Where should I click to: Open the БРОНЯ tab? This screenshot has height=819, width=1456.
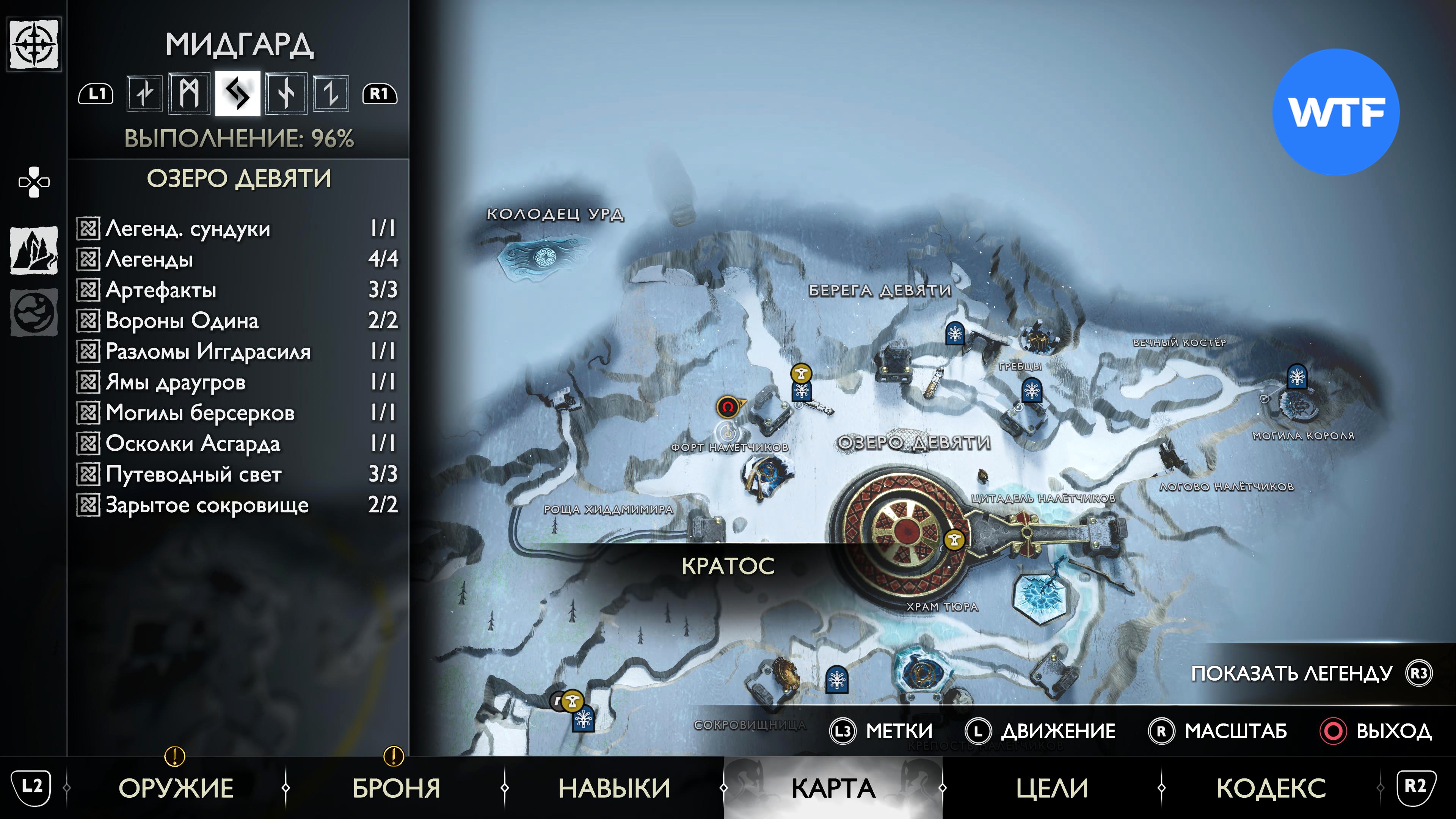pyautogui.click(x=395, y=788)
